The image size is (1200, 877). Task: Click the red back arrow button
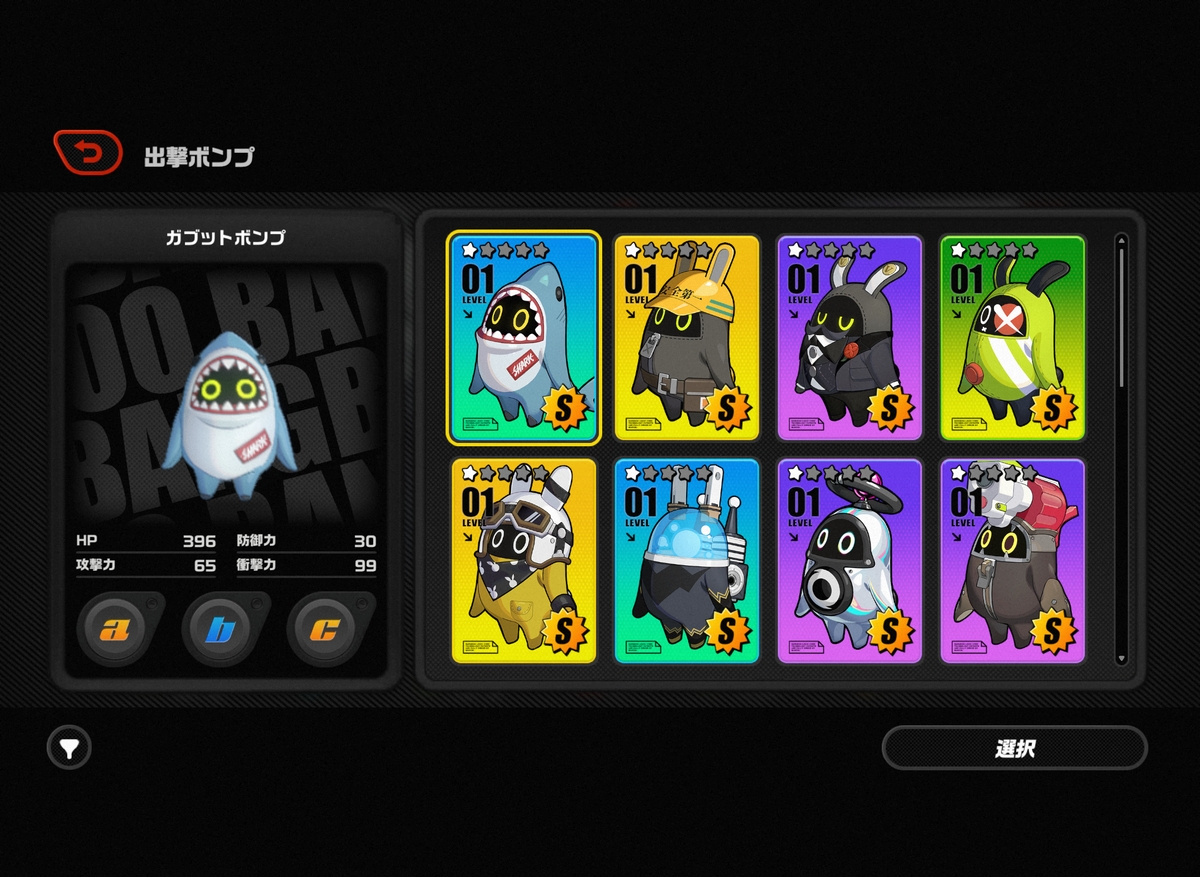point(88,153)
